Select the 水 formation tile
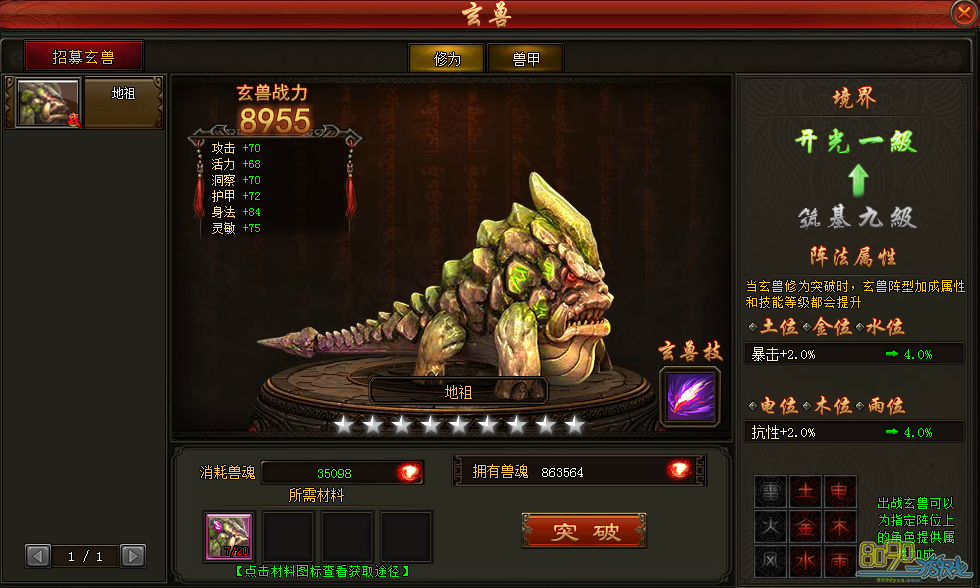This screenshot has width=980, height=588. pyautogui.click(x=805, y=560)
